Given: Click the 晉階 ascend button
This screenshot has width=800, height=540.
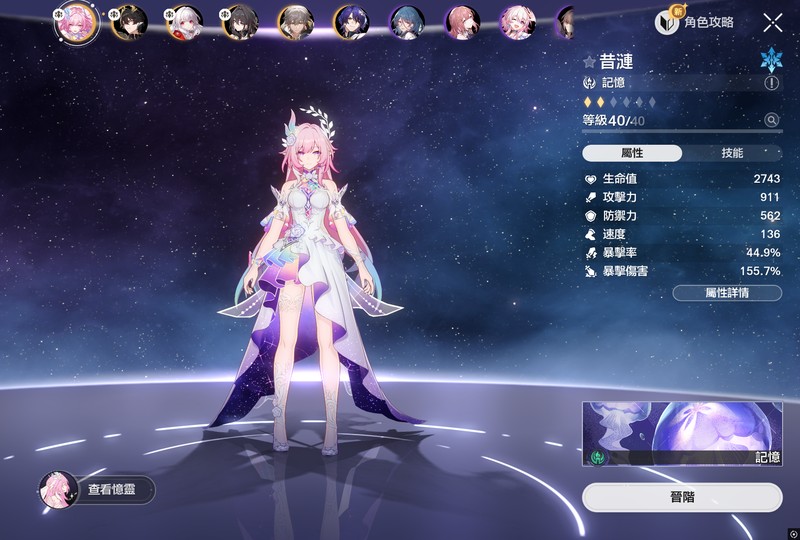Looking at the screenshot, I should tap(682, 497).
